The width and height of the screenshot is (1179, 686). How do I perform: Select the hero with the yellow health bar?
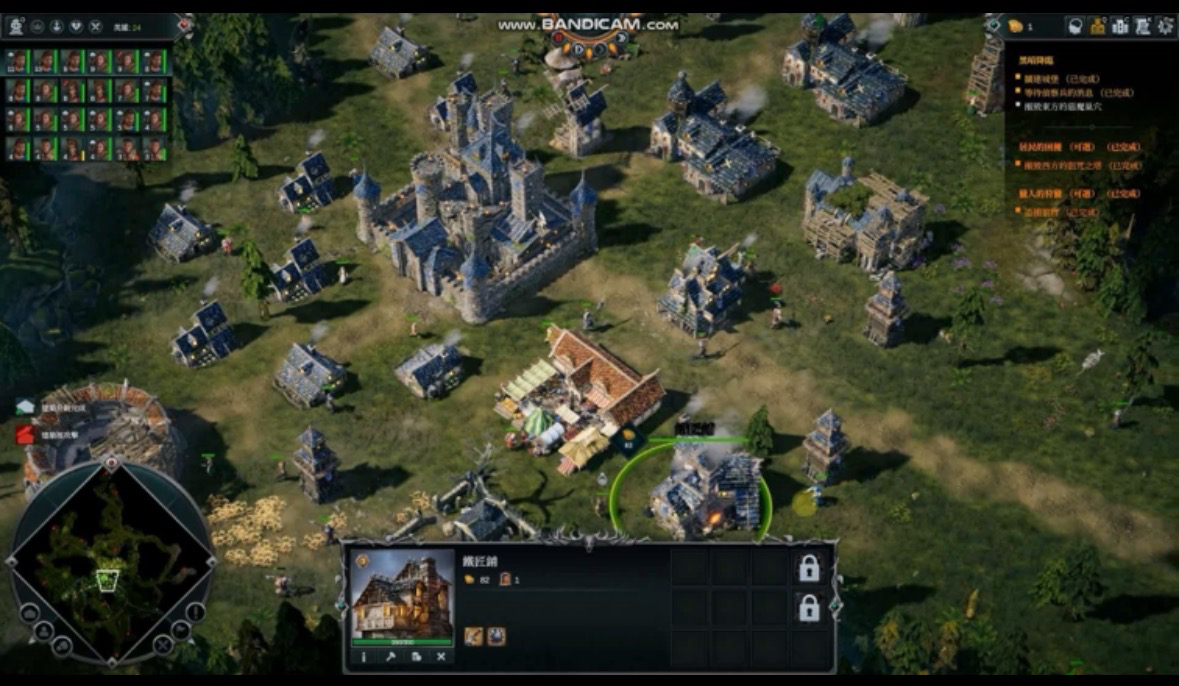73,149
